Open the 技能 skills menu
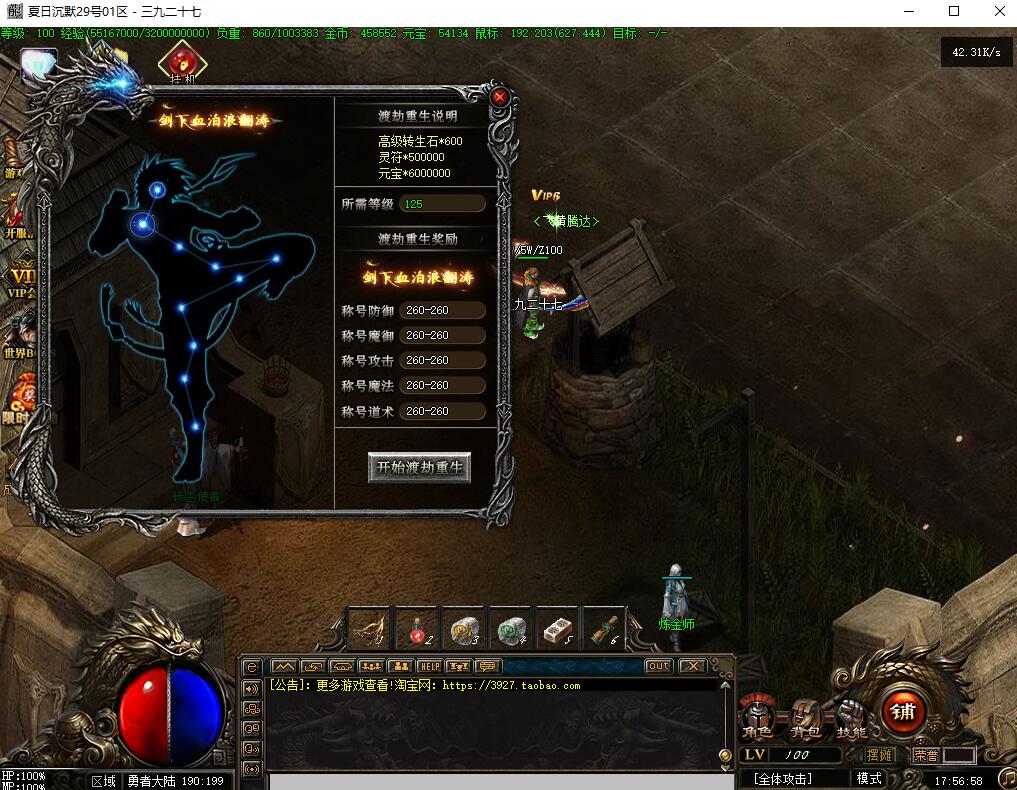Image resolution: width=1017 pixels, height=790 pixels. 851,718
